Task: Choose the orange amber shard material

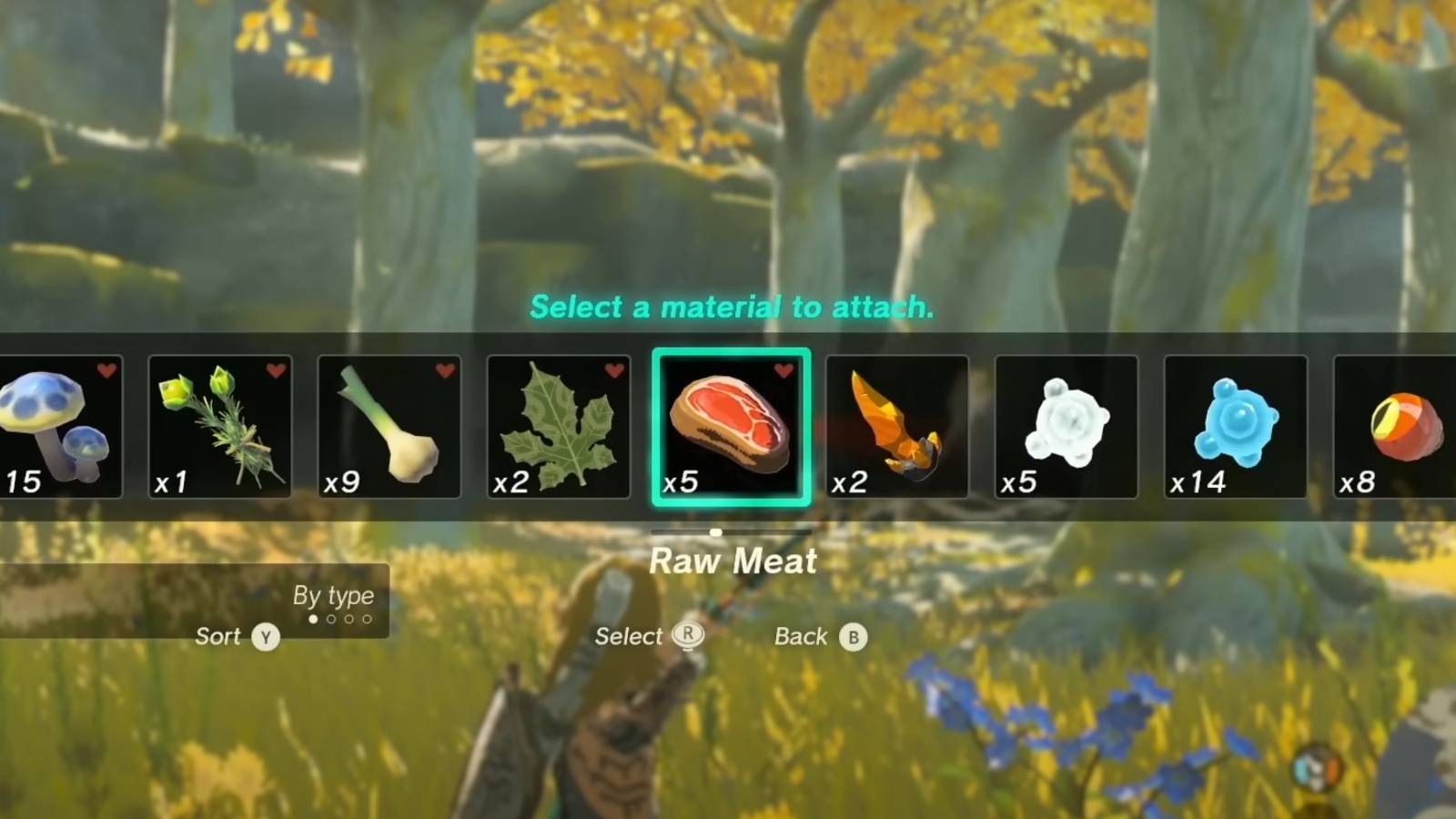Action: tap(898, 426)
